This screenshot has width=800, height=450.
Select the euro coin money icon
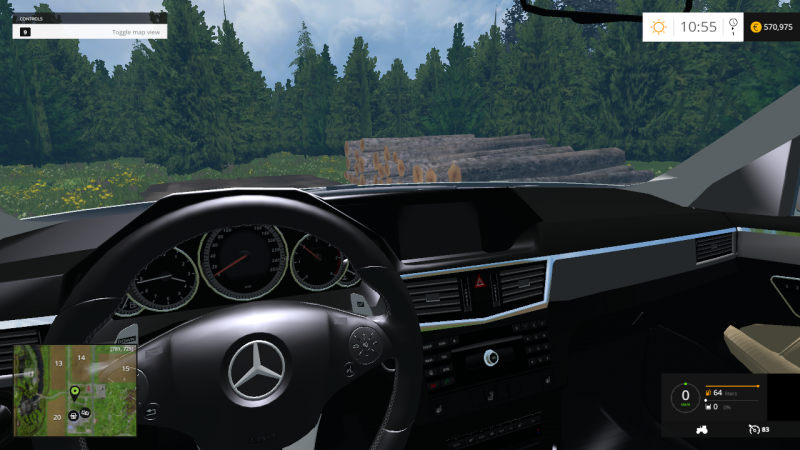click(755, 27)
